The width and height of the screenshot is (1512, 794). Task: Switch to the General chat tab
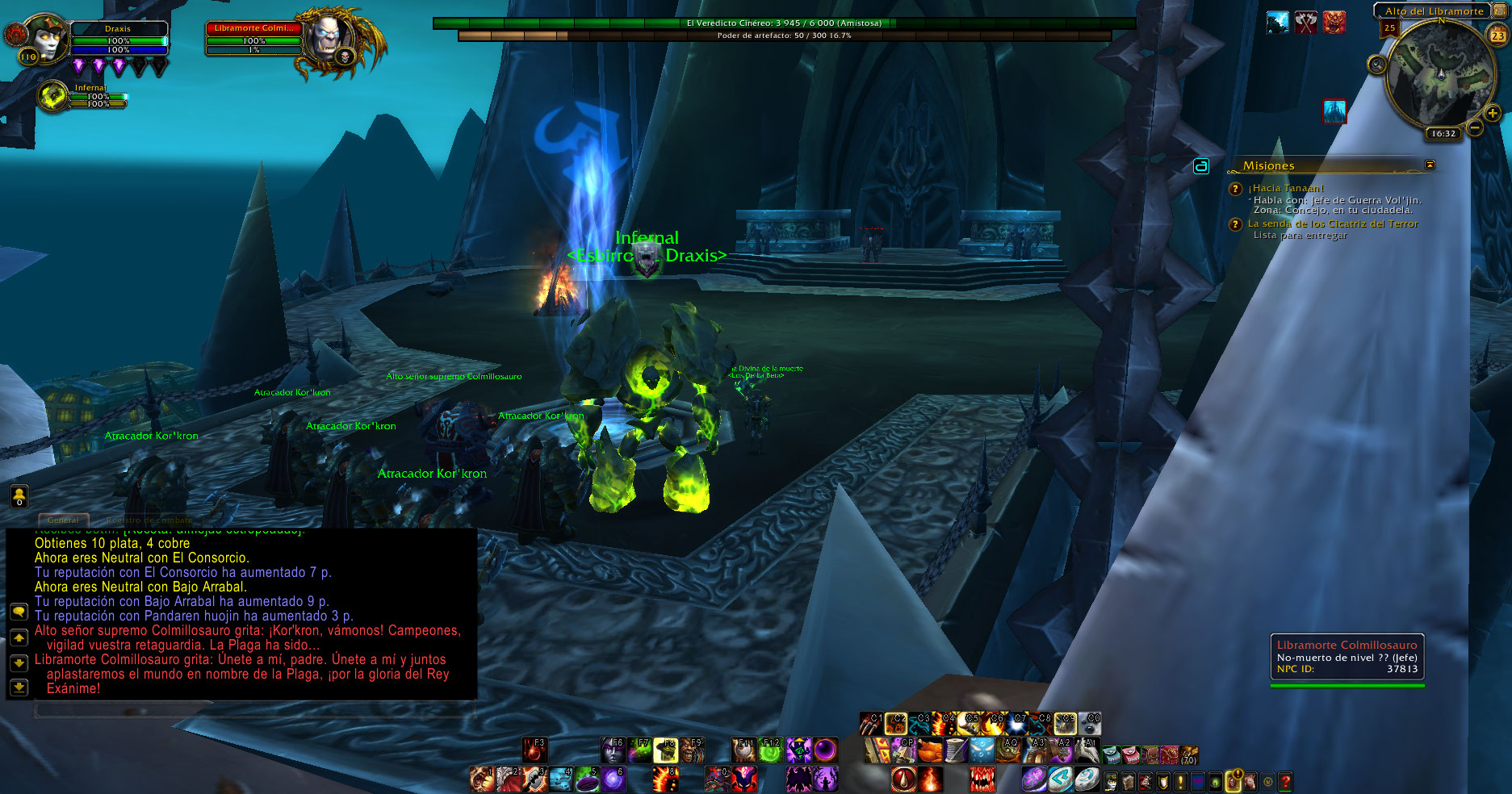point(63,520)
